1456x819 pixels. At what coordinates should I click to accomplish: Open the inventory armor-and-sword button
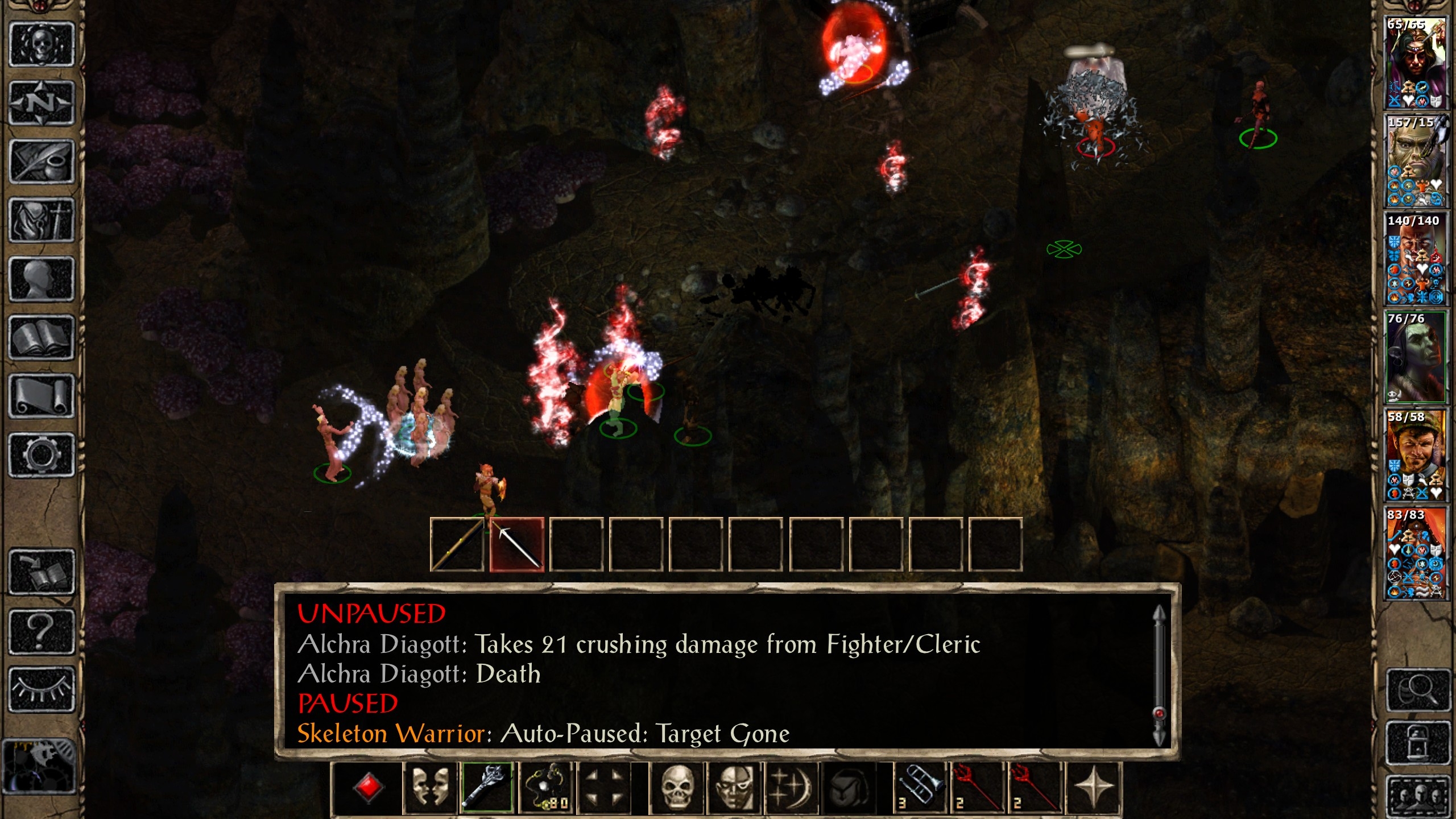[x=41, y=221]
